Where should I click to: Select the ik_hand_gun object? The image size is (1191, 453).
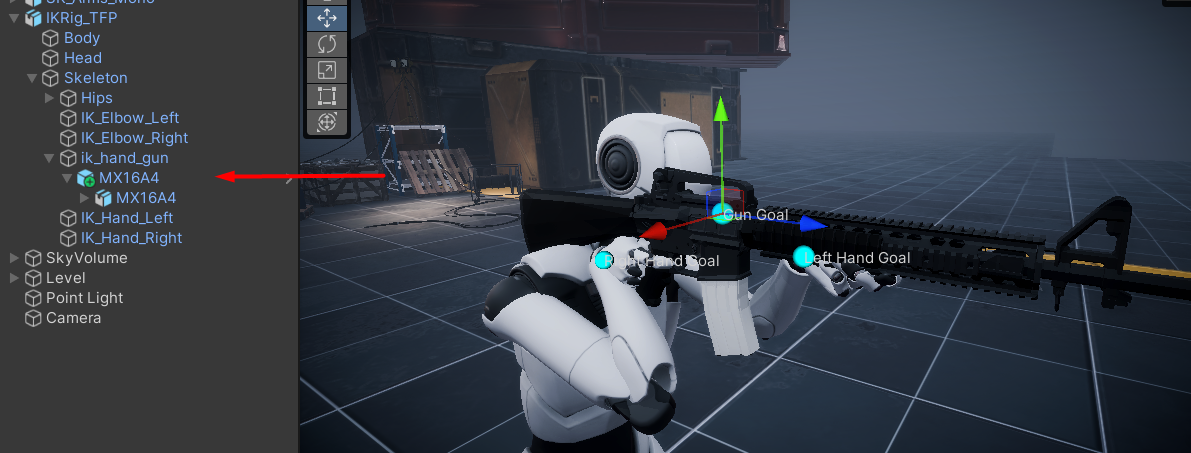tap(124, 158)
